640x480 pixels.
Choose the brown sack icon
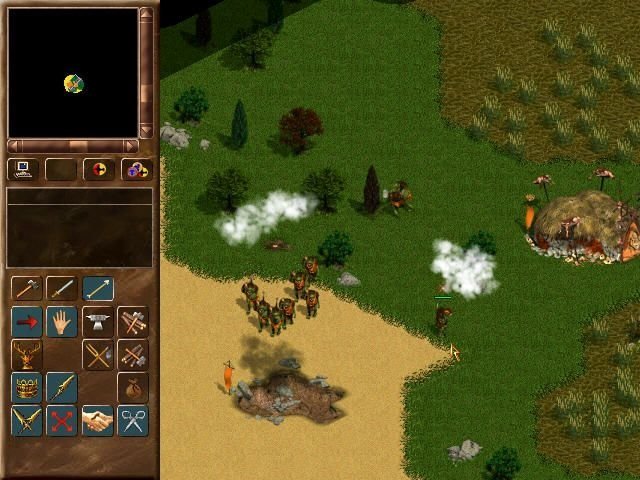[132, 387]
